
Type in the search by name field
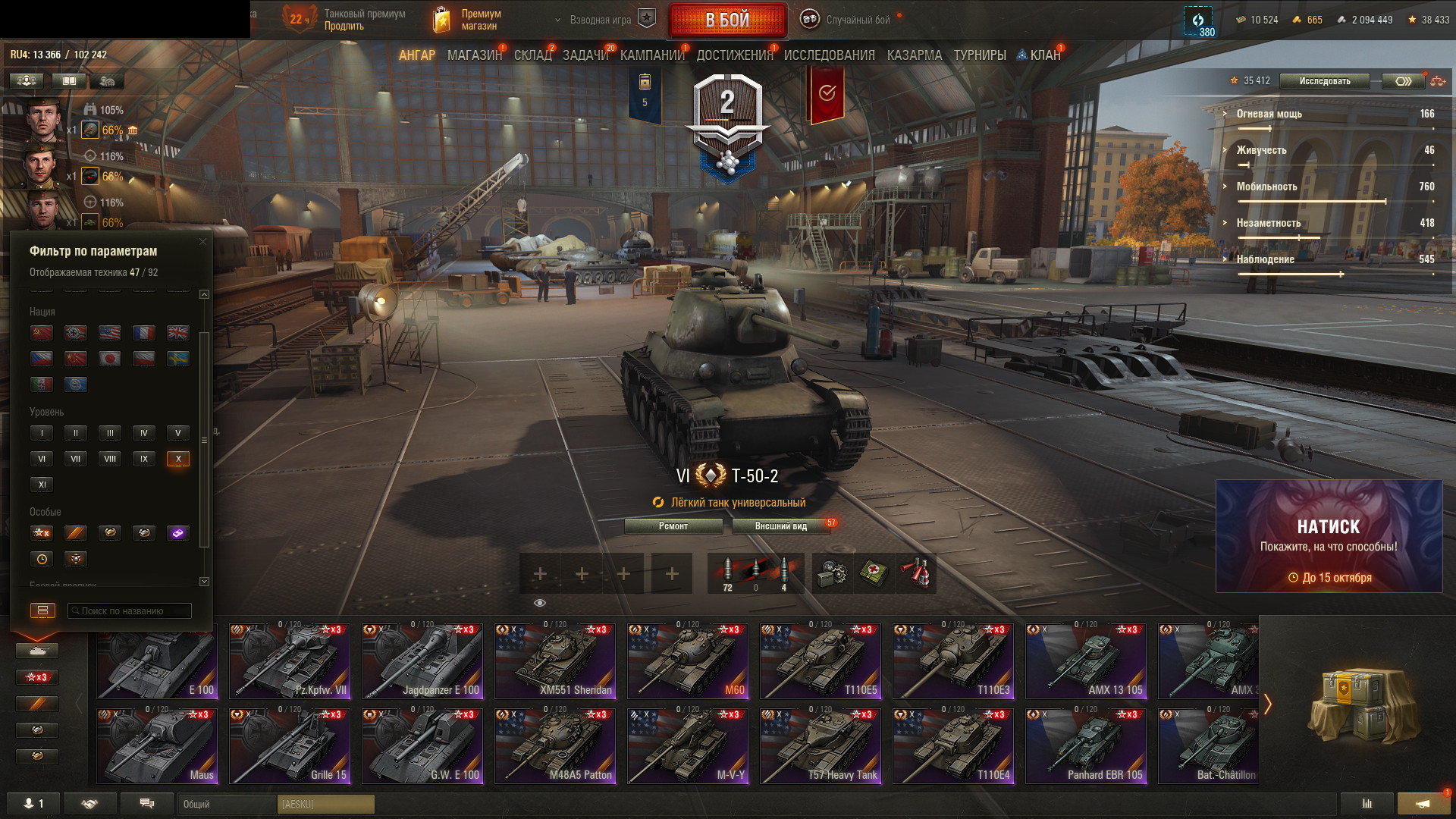tap(129, 611)
